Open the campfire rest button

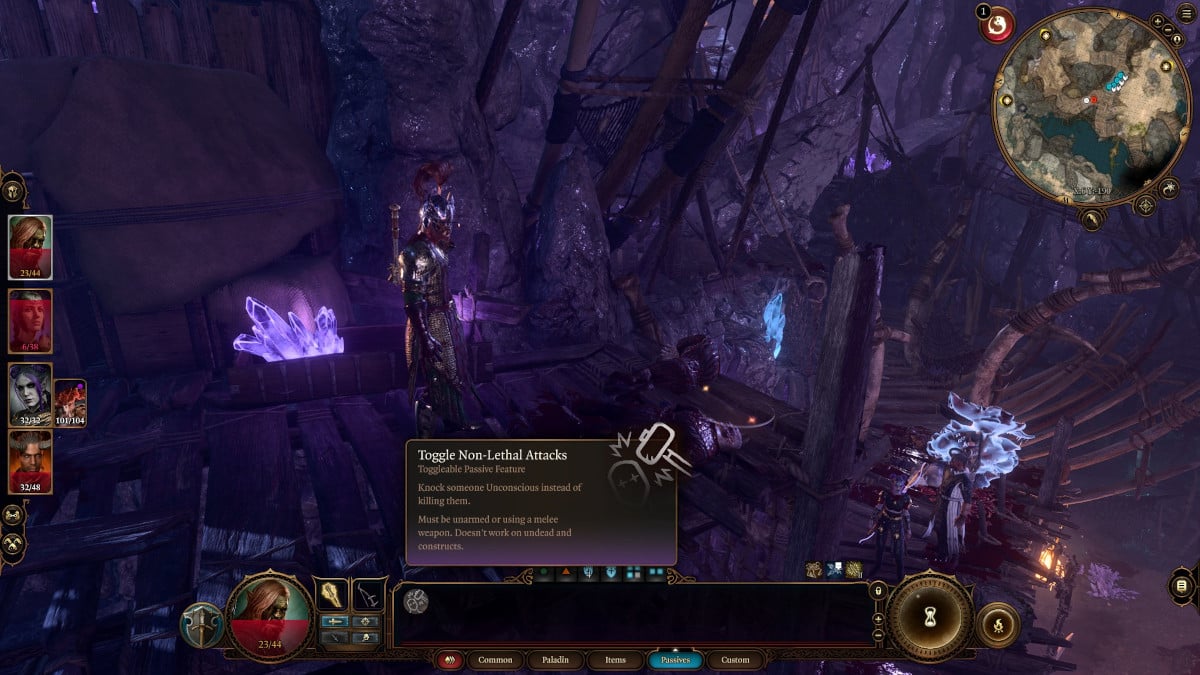click(997, 623)
